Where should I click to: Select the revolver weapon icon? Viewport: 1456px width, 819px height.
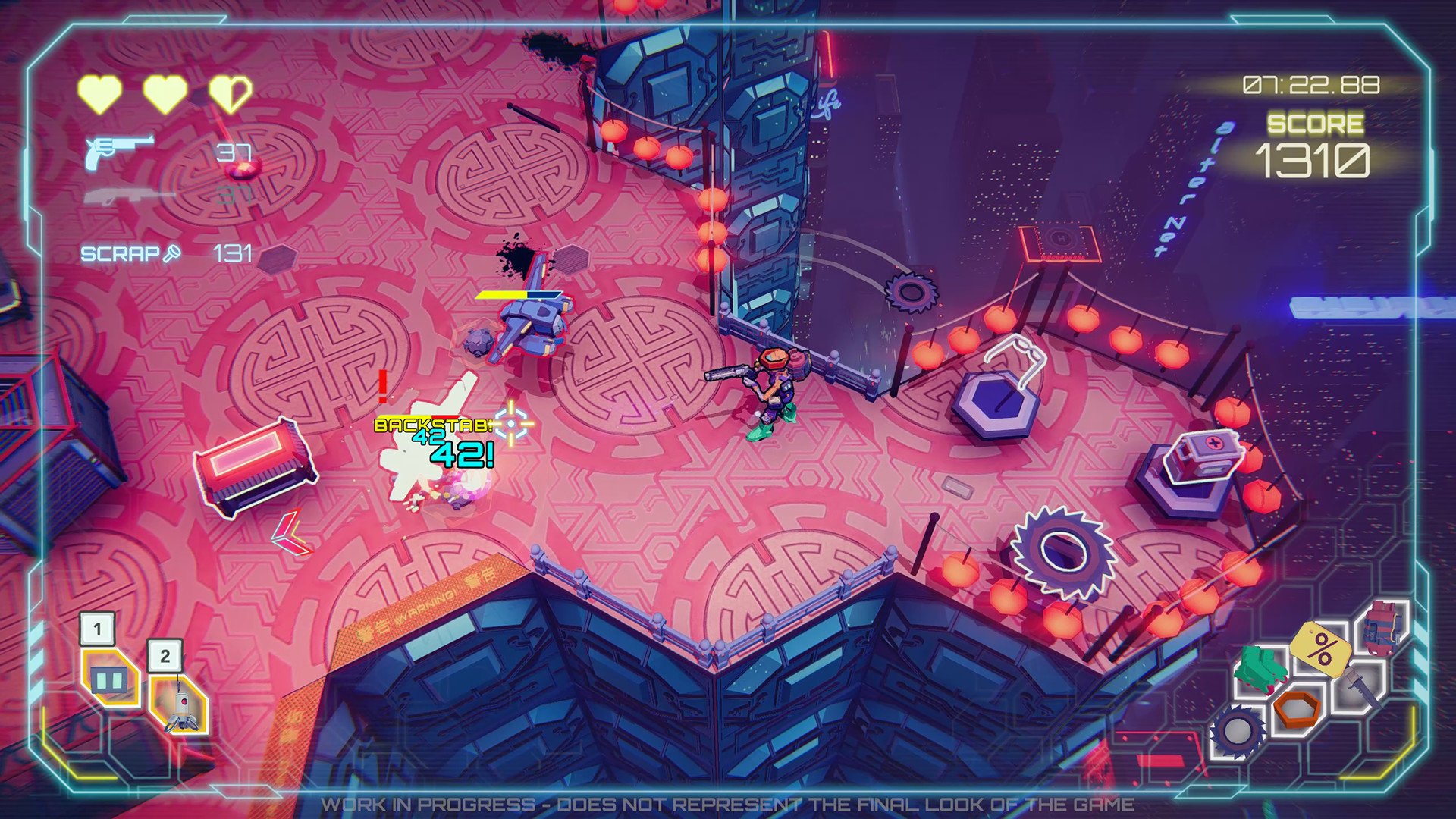pyautogui.click(x=118, y=151)
